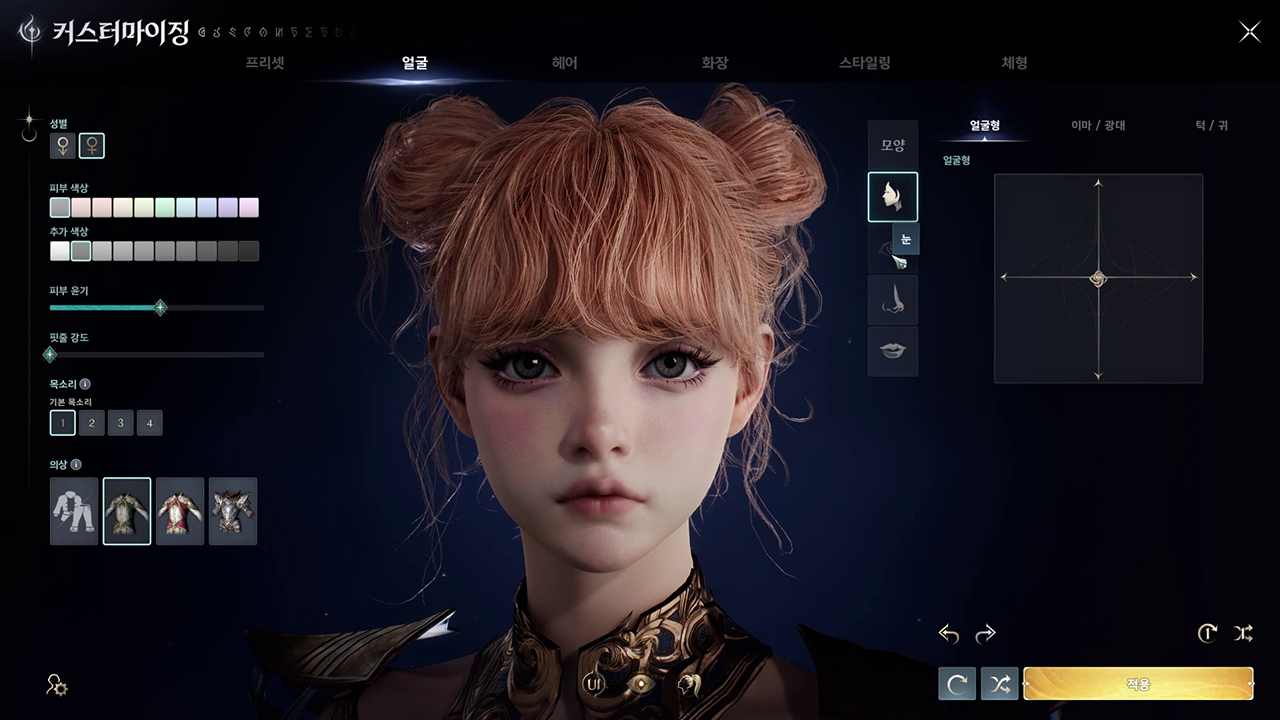Choose the red outfit thumbnail
This screenshot has height=720, width=1280.
pos(180,511)
